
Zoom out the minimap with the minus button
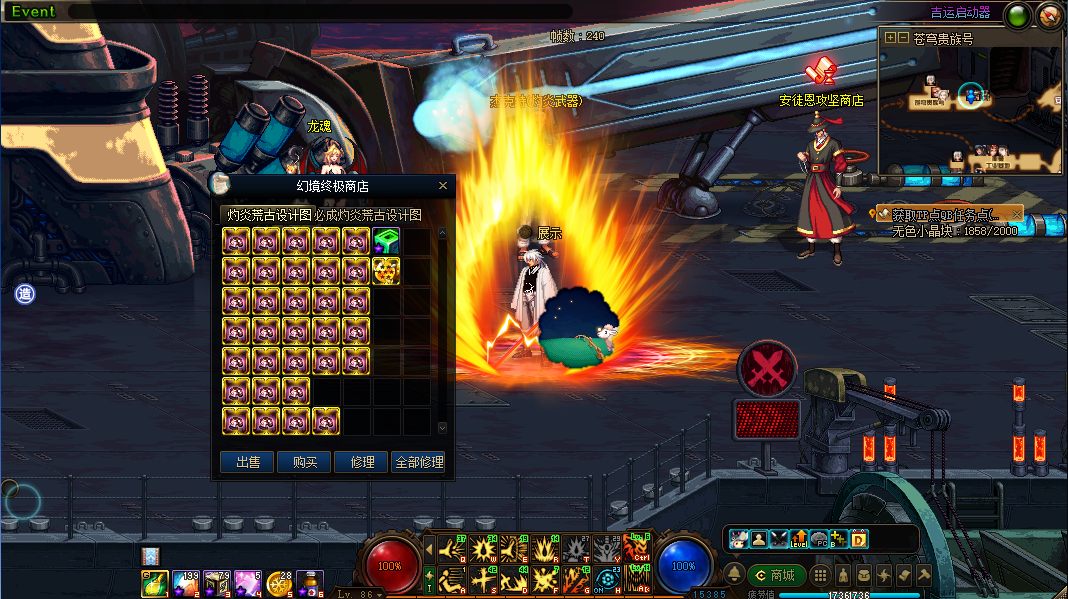pyautogui.click(x=904, y=38)
